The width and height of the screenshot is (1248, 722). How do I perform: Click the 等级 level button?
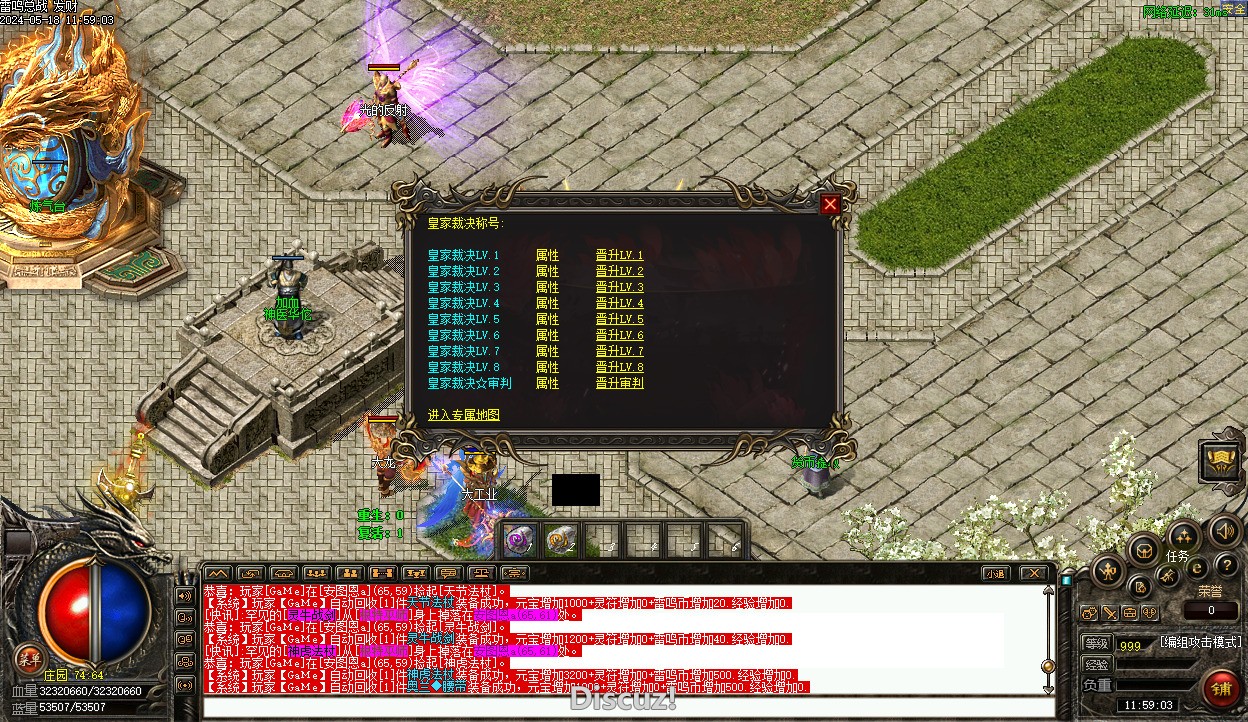(1096, 643)
